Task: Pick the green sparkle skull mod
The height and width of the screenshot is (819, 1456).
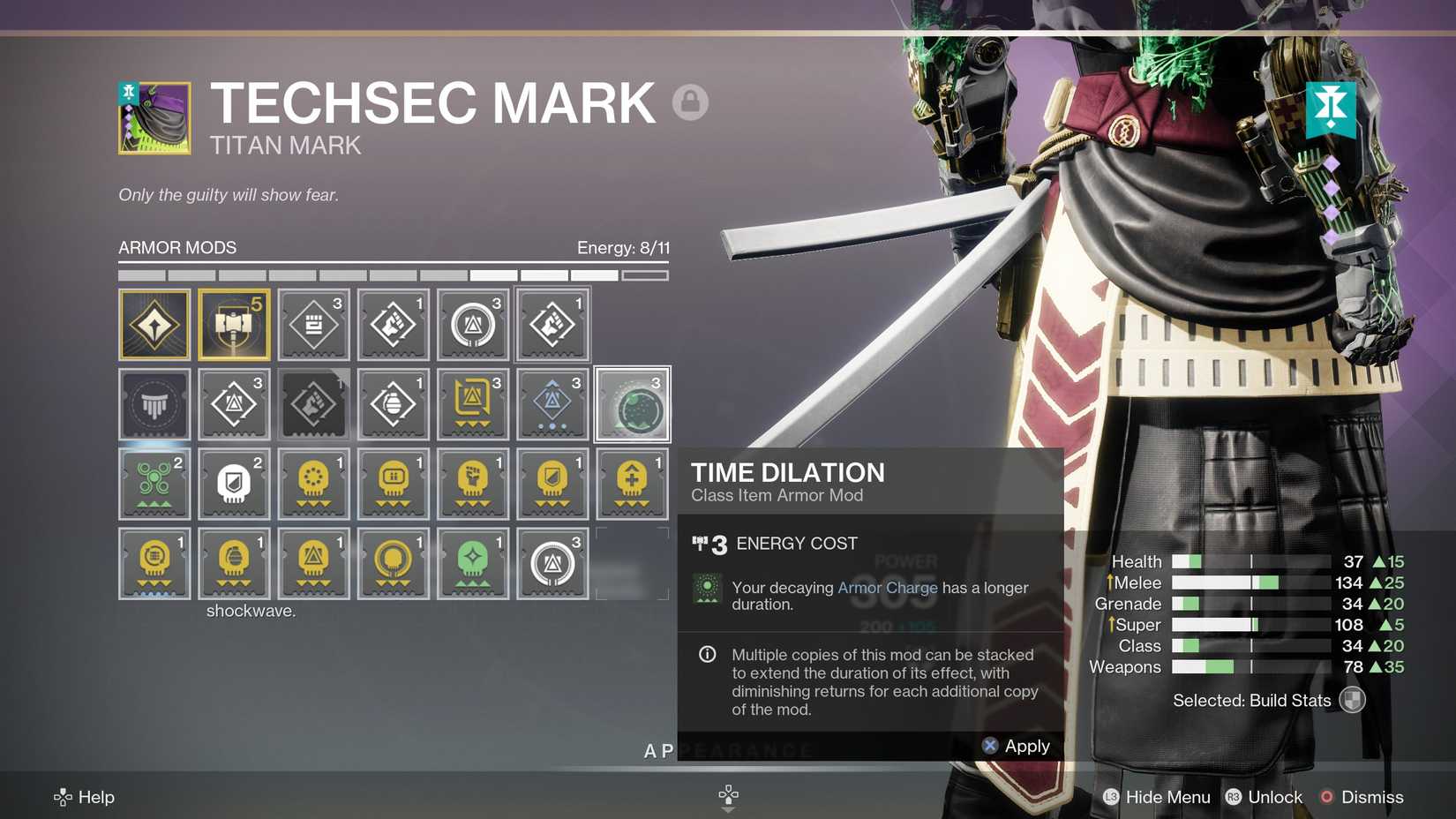Action: pos(472,563)
